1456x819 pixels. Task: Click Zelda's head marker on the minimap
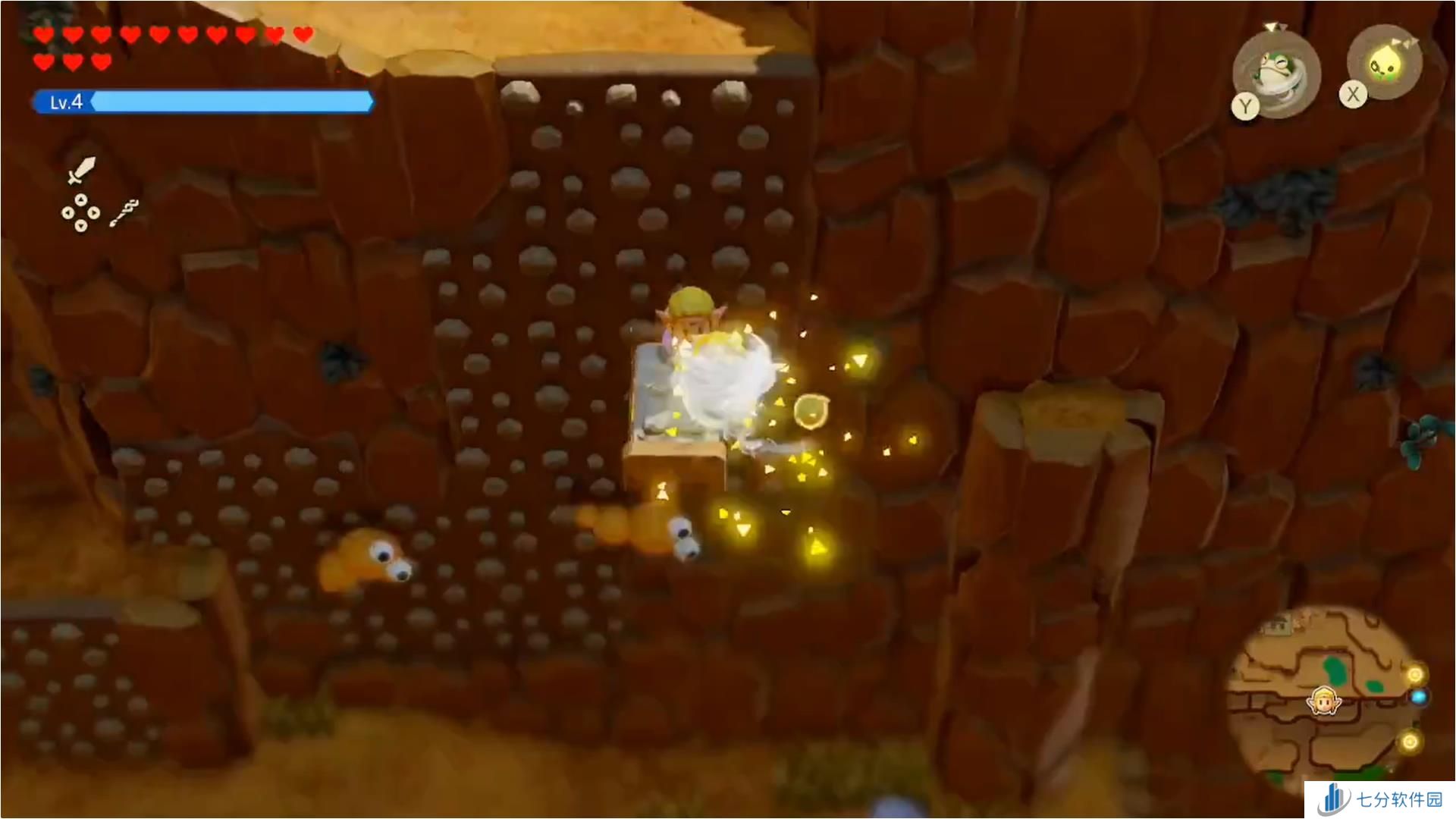pos(1323,701)
